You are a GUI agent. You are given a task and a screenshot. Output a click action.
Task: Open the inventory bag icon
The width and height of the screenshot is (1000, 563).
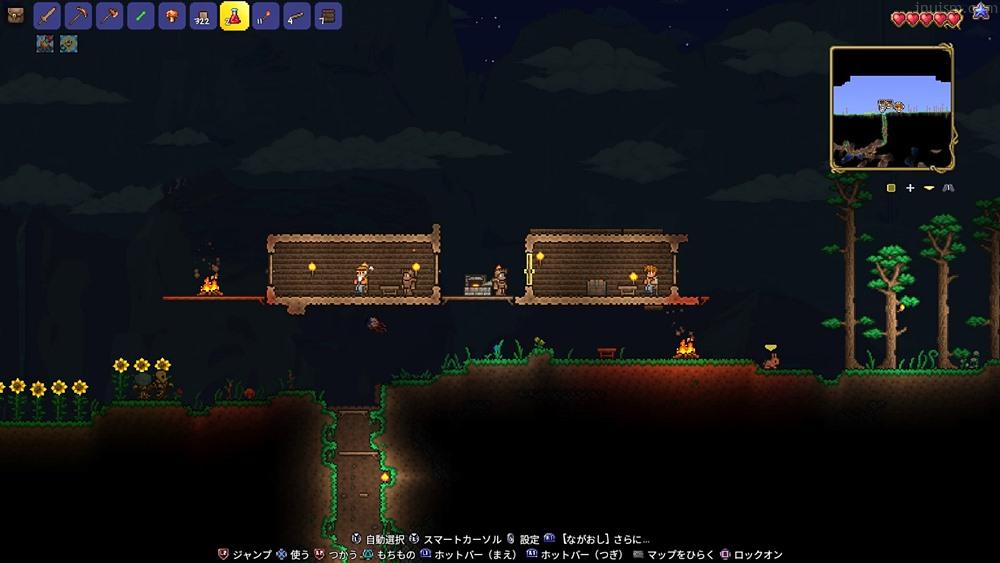click(x=15, y=16)
